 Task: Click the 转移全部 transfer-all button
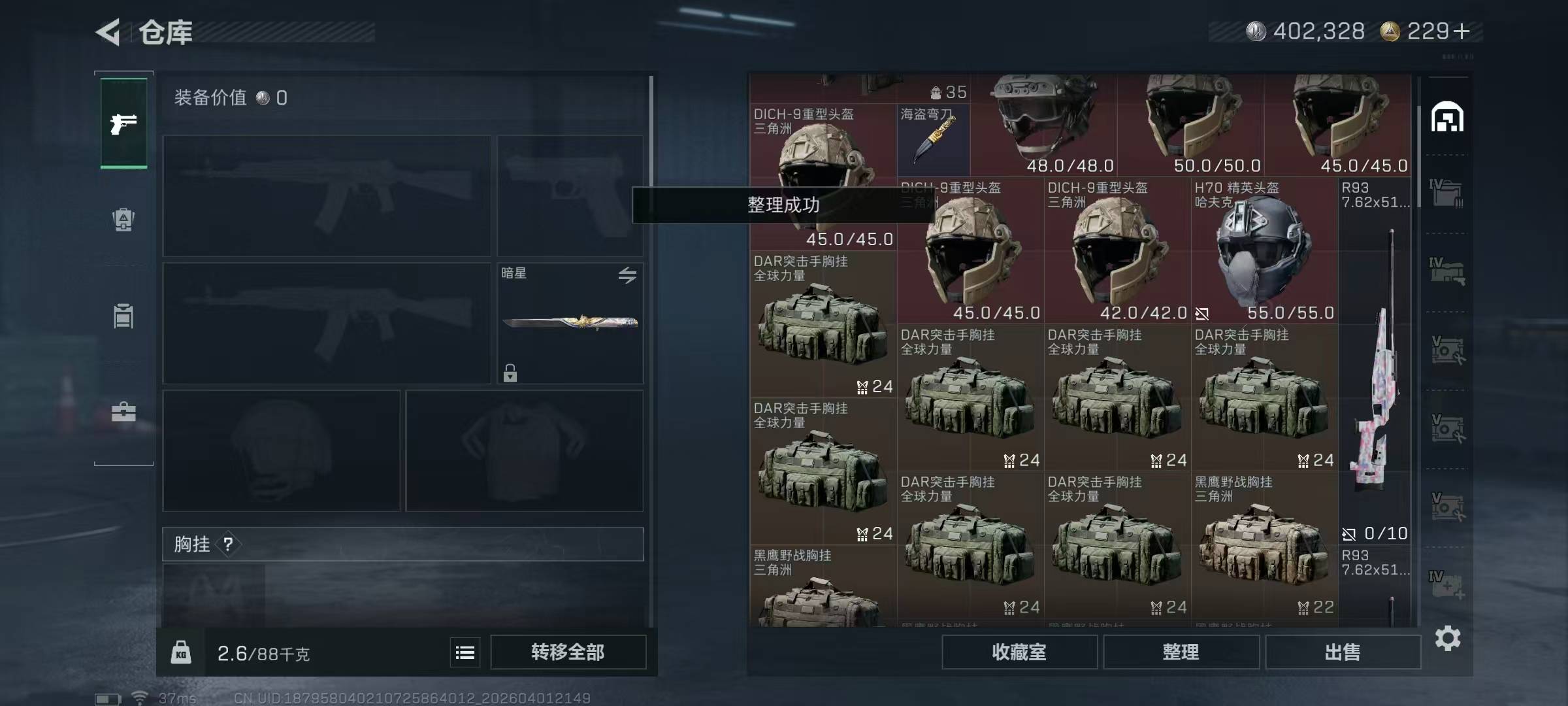tap(568, 652)
